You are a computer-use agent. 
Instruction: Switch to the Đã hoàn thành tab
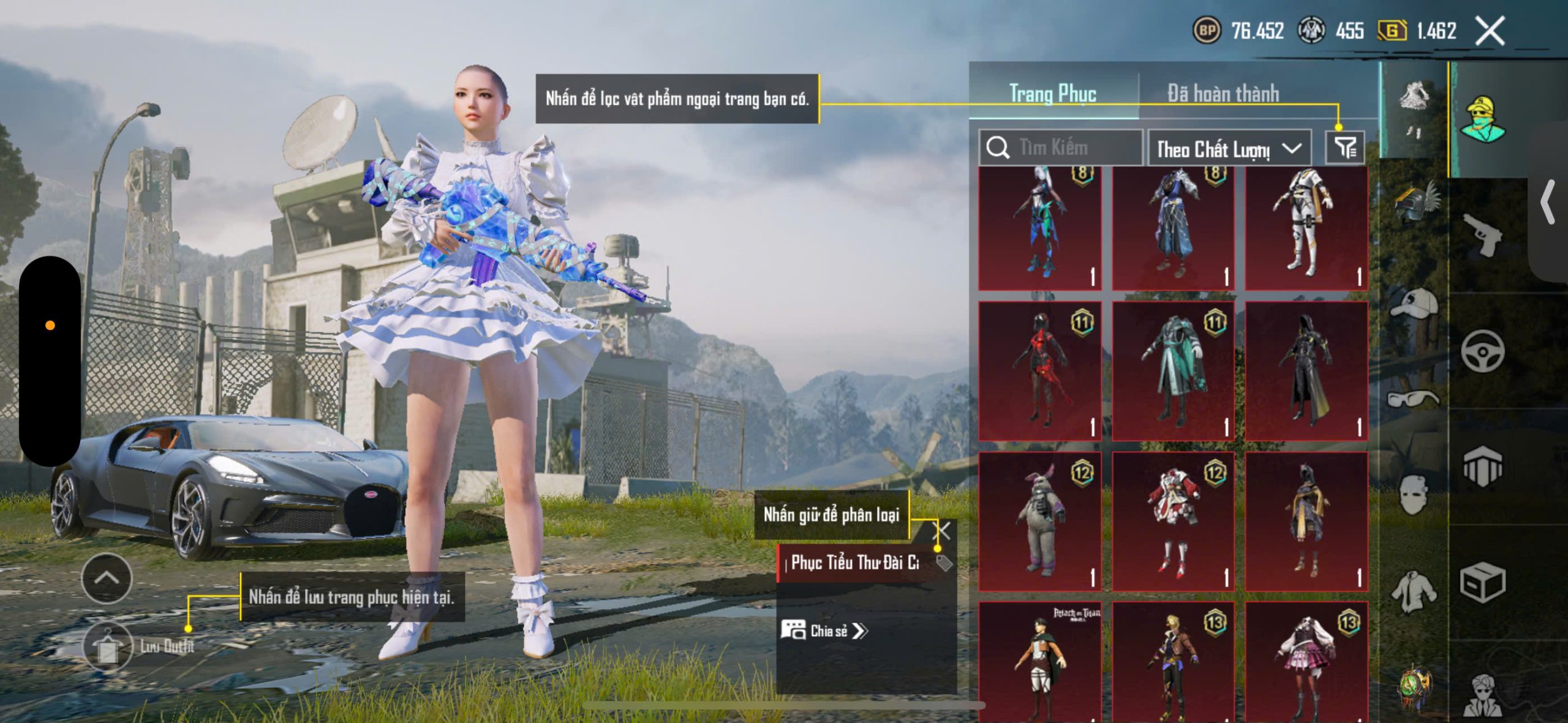point(1223,94)
